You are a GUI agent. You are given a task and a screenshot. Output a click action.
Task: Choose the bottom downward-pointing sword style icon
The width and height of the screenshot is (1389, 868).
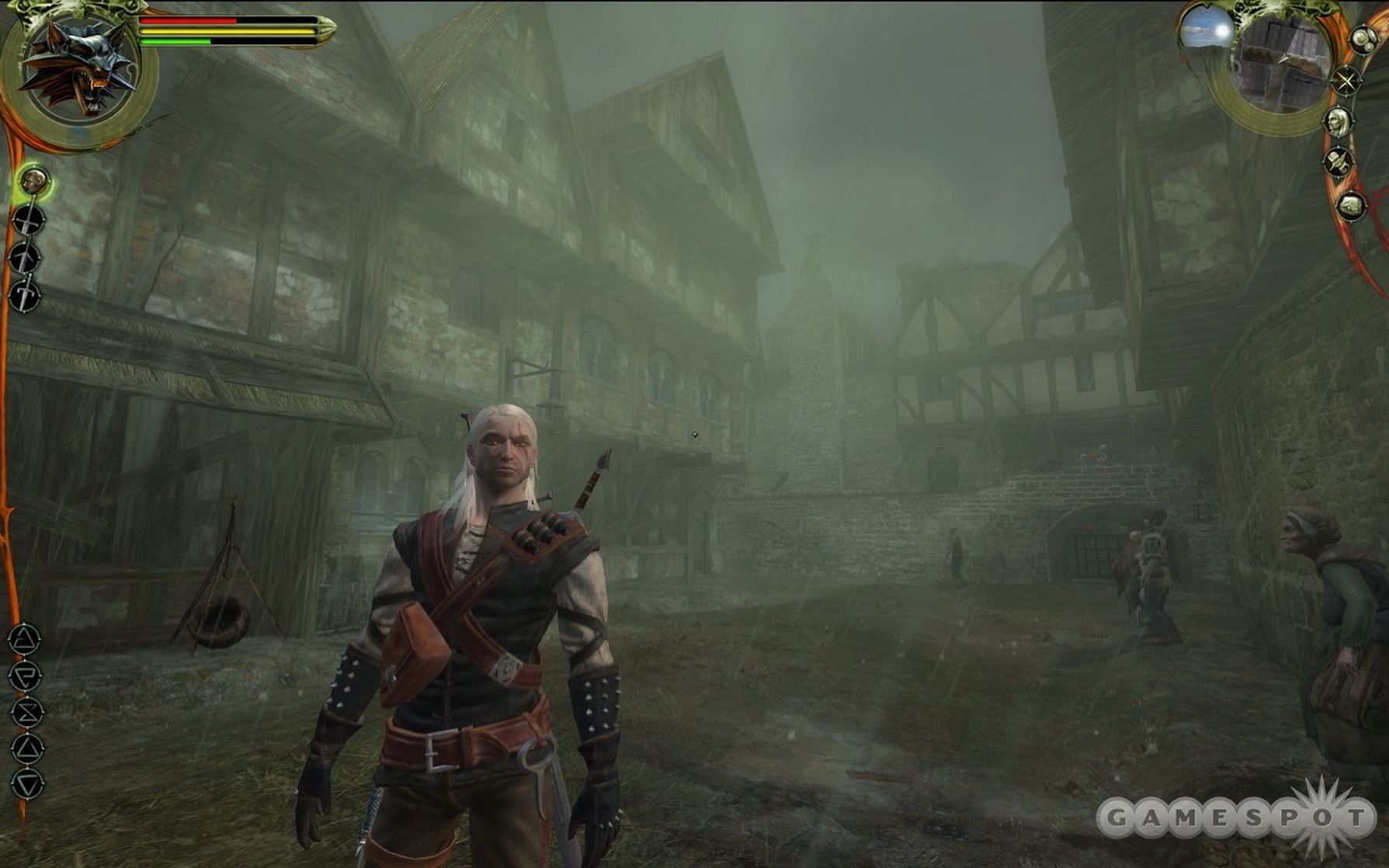(x=25, y=296)
